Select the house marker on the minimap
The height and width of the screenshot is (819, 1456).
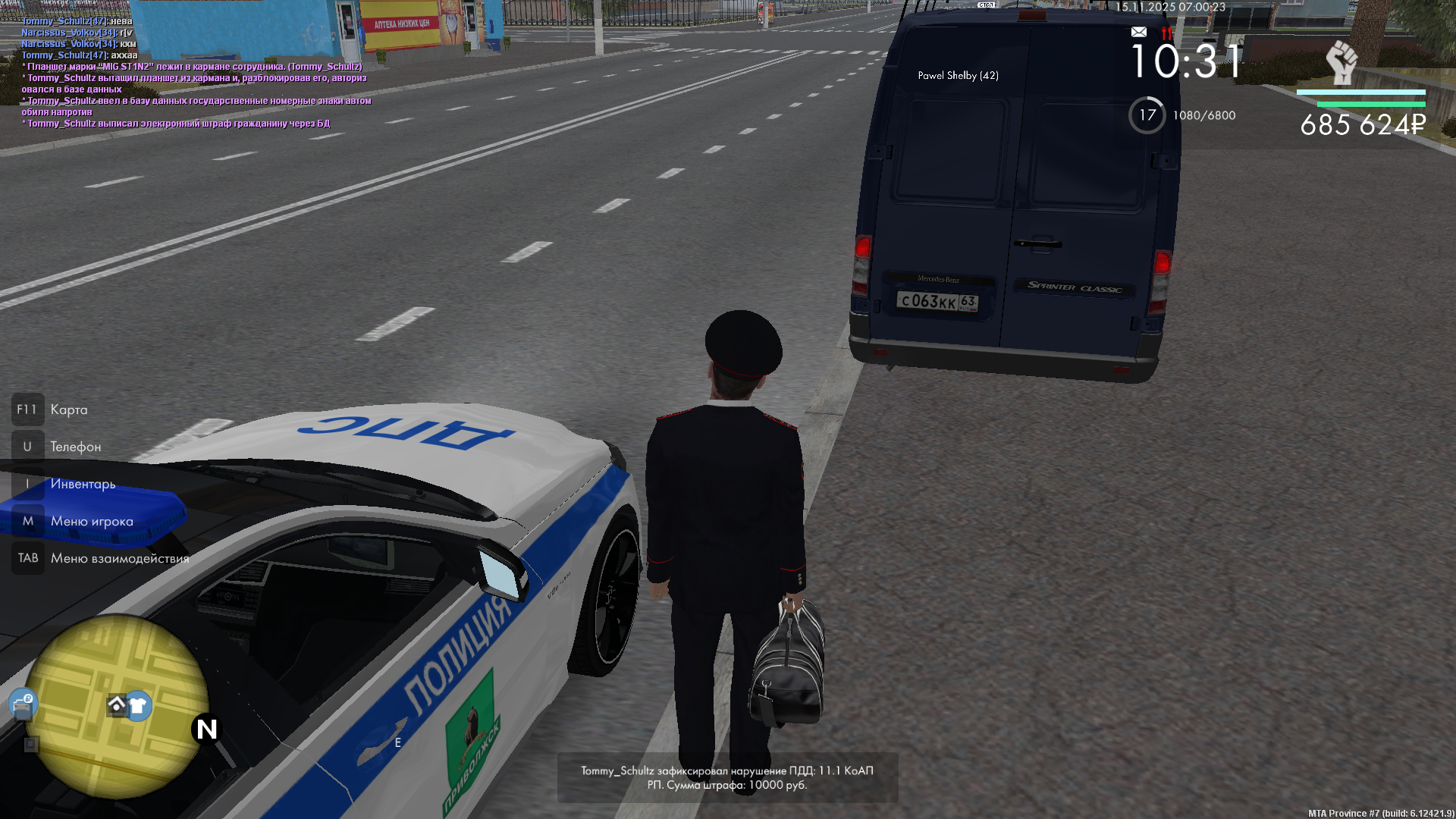click(117, 705)
